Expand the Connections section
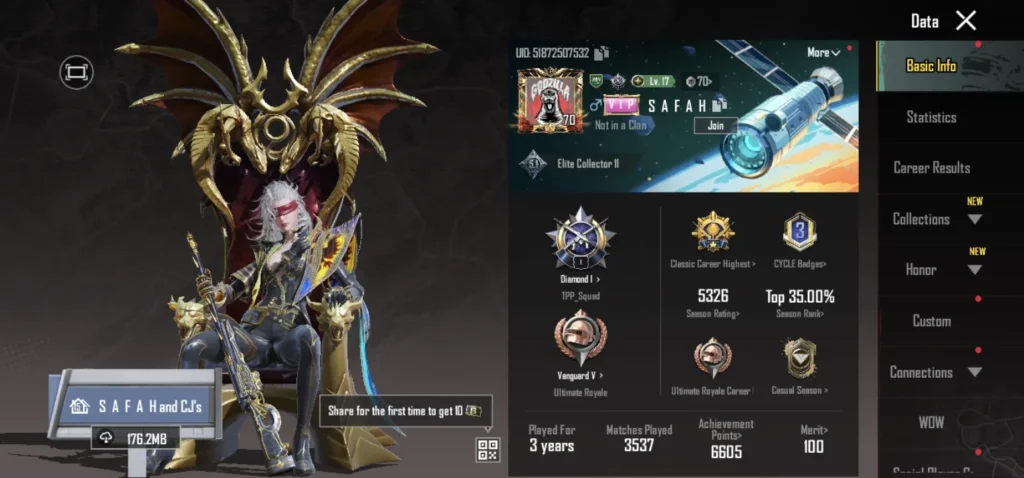 click(x=932, y=372)
